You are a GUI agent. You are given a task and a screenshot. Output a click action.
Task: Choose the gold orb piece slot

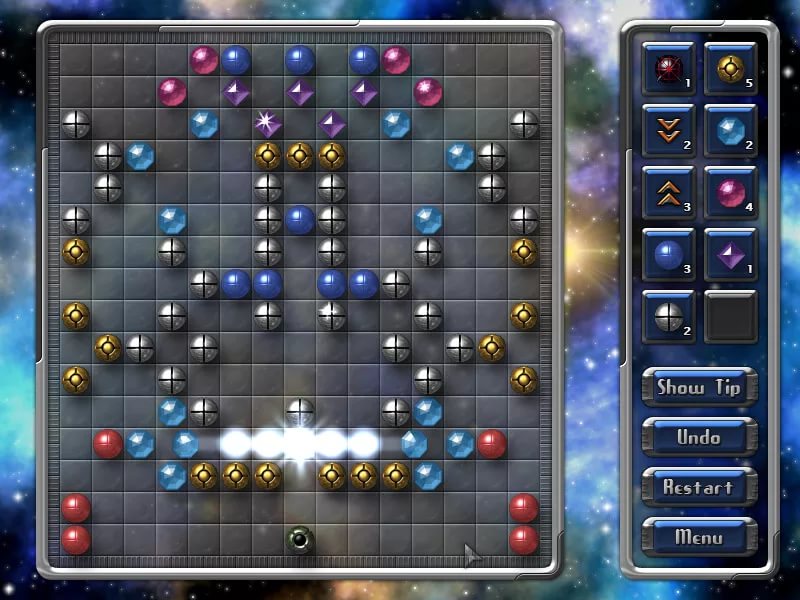(730, 68)
